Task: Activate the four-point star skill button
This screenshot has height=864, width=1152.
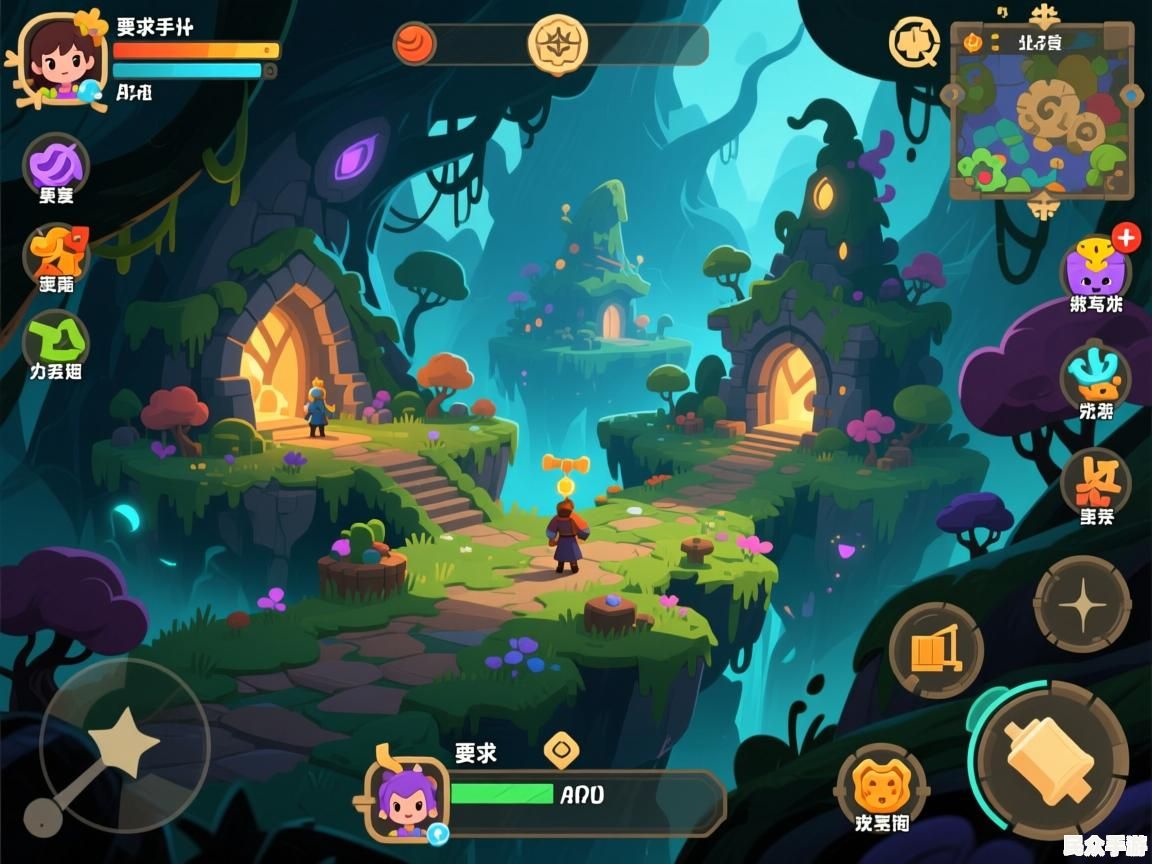Action: pyautogui.click(x=1082, y=604)
